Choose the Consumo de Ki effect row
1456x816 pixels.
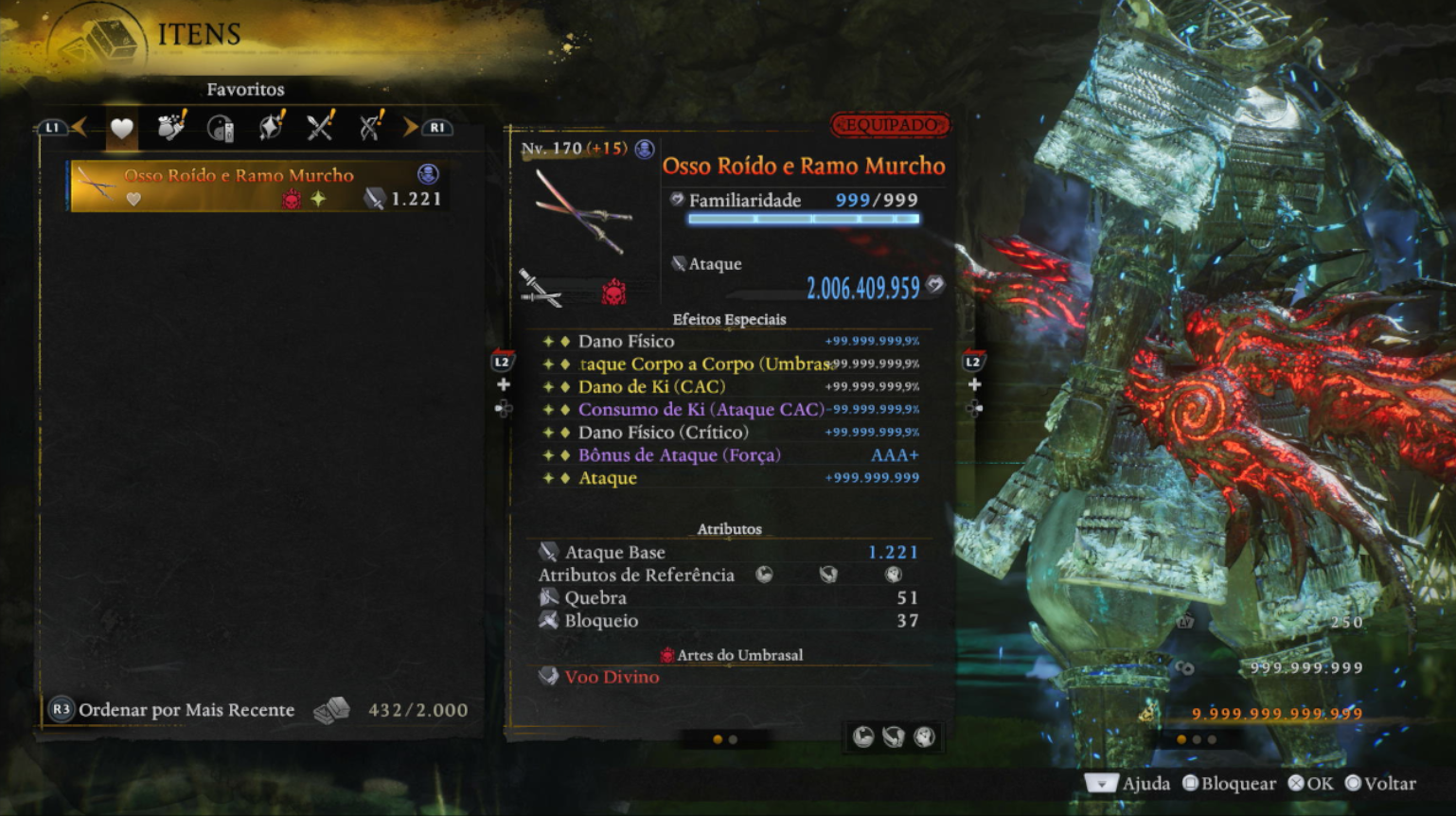pos(701,410)
